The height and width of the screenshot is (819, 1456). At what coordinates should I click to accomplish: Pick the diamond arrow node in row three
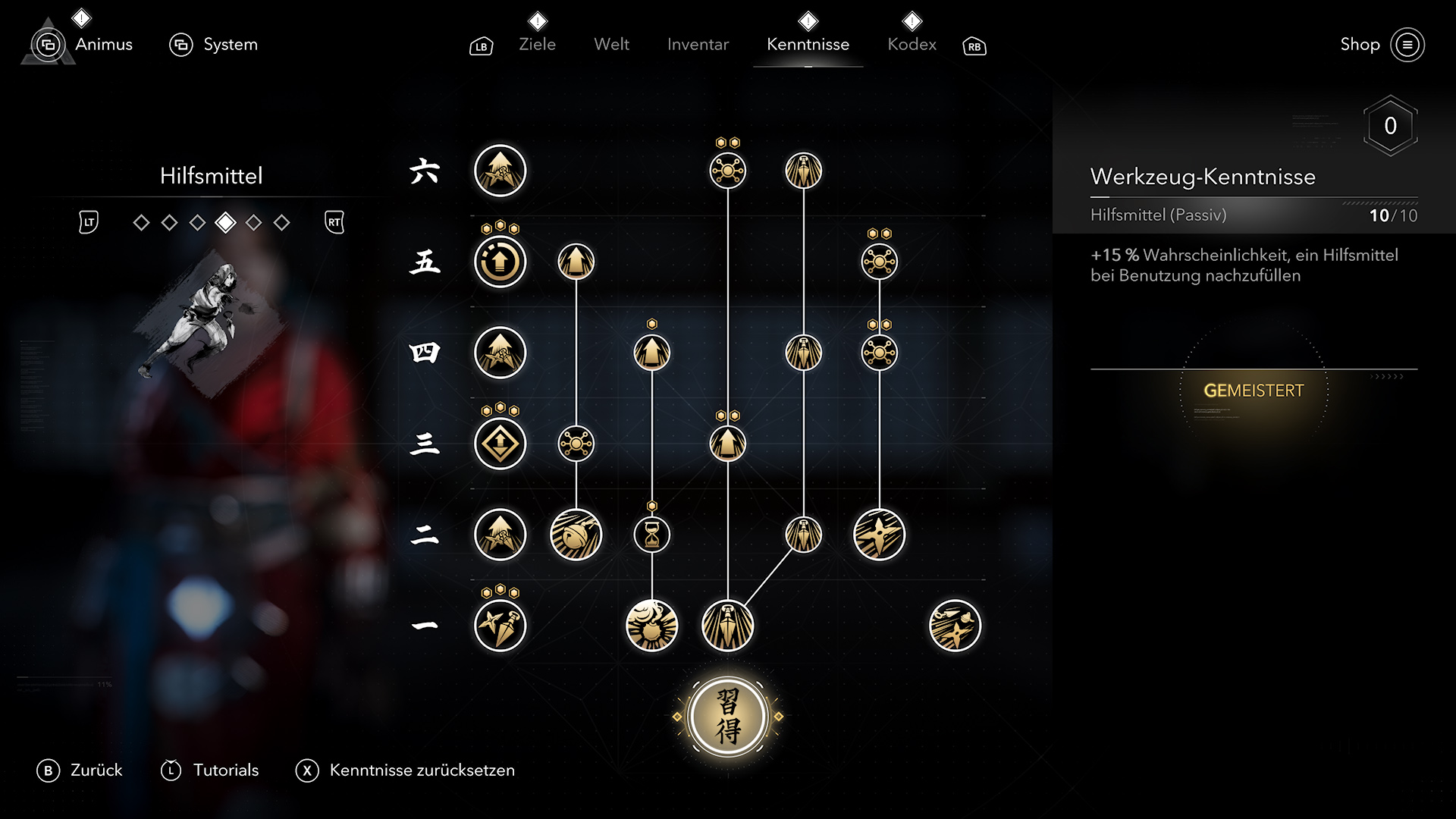pyautogui.click(x=500, y=444)
